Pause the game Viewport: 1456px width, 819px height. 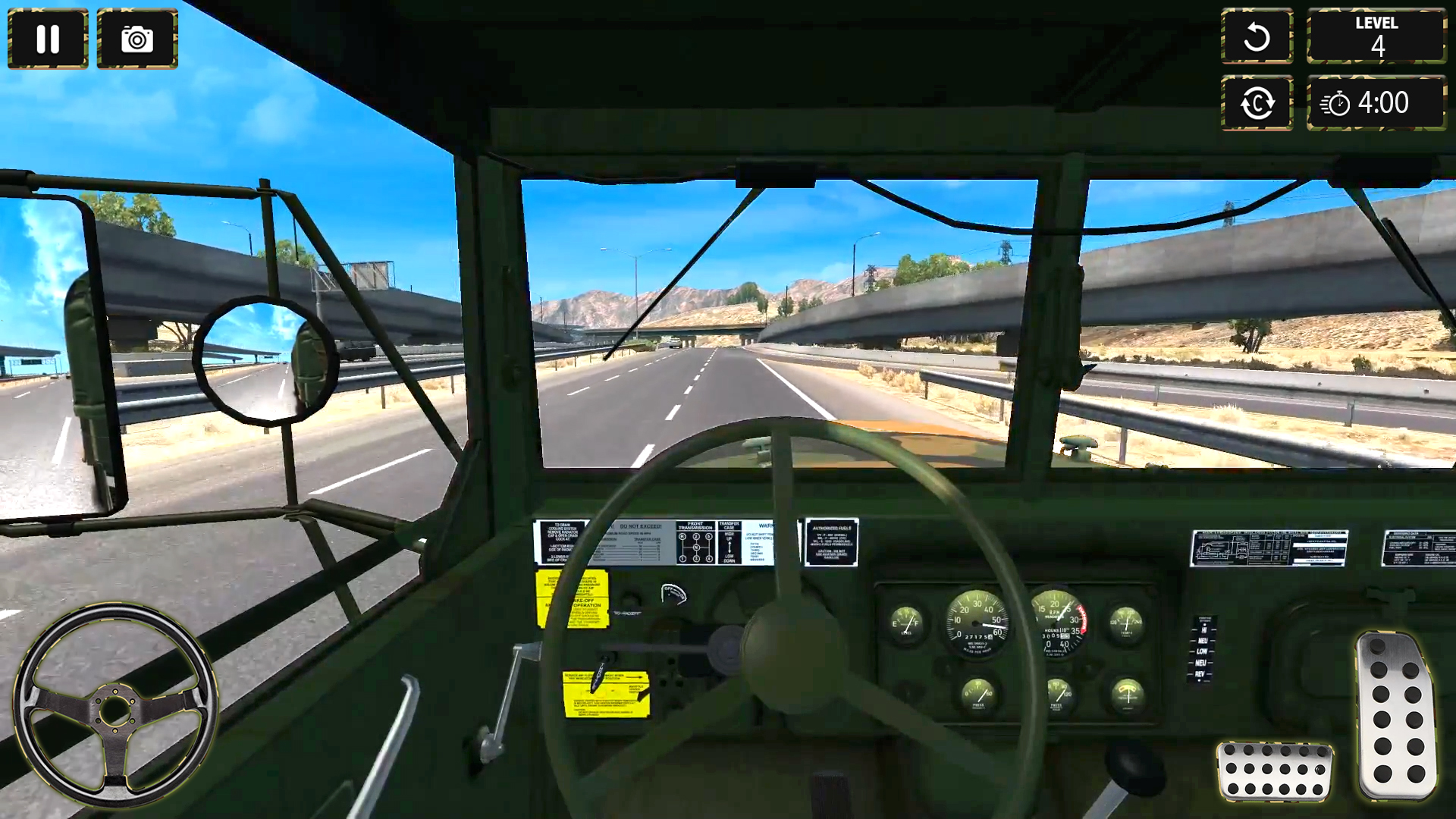click(47, 39)
